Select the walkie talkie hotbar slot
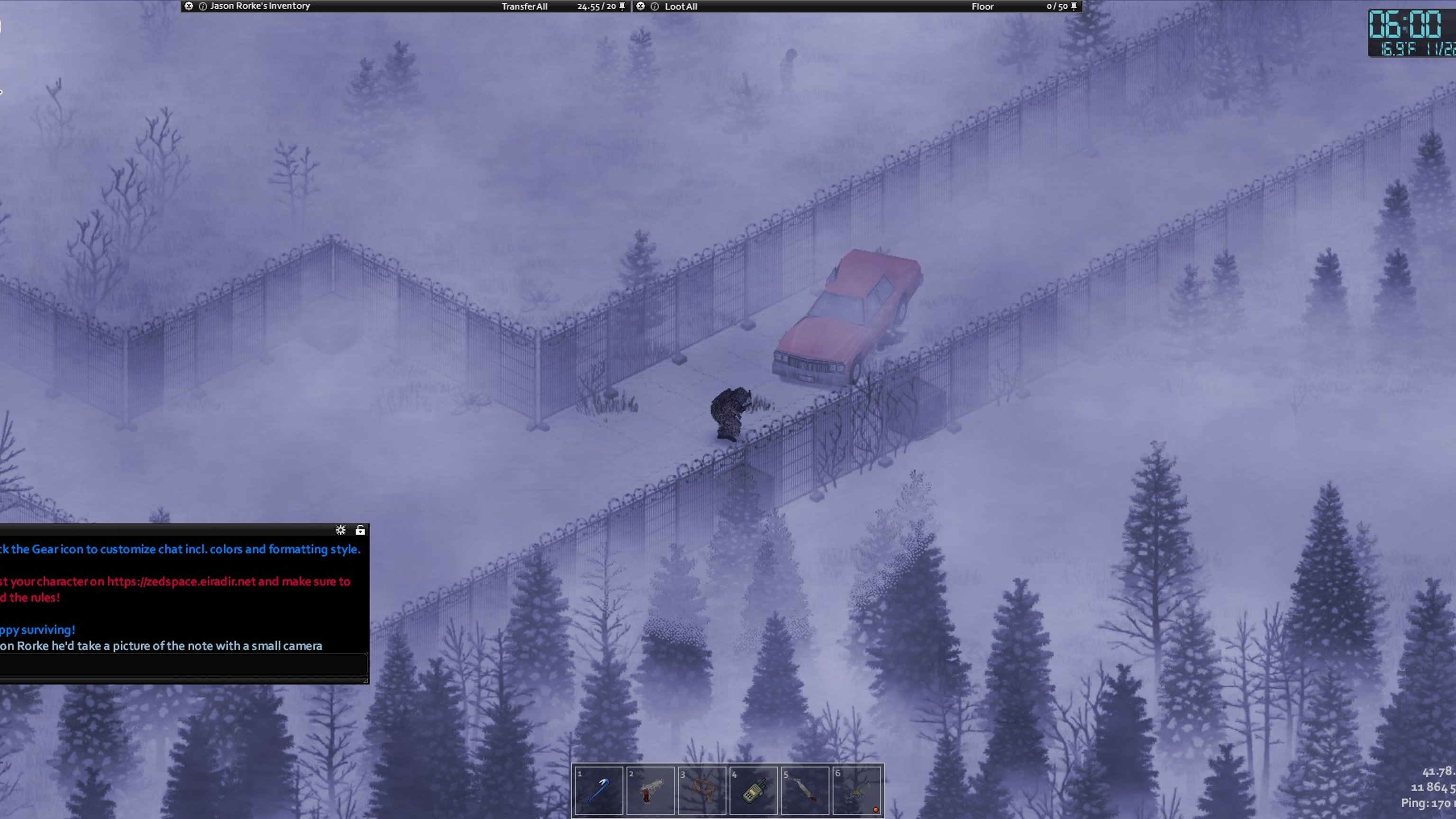Viewport: 1456px width, 819px height. 754,790
